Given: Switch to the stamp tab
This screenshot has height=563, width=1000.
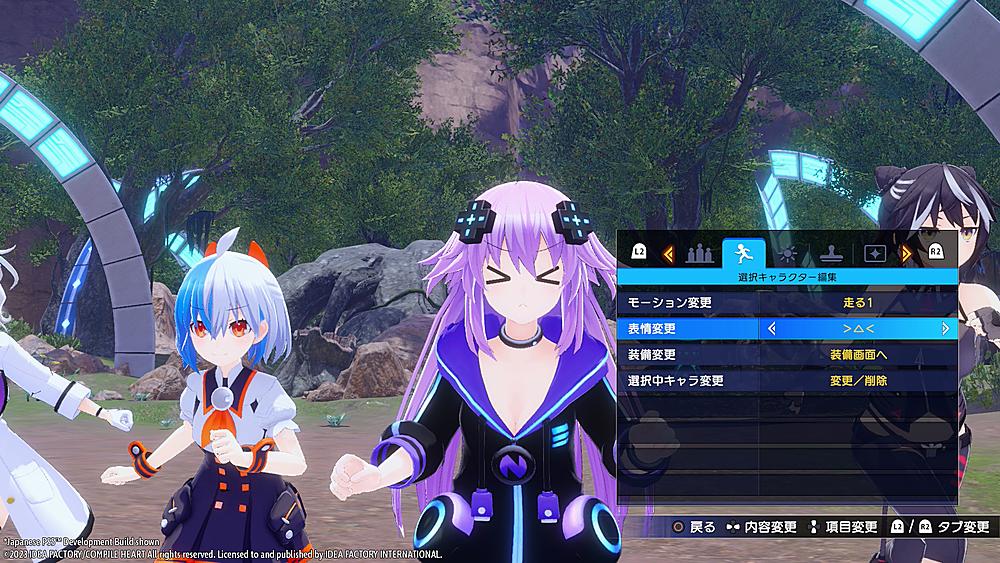Looking at the screenshot, I should pos(828,253).
